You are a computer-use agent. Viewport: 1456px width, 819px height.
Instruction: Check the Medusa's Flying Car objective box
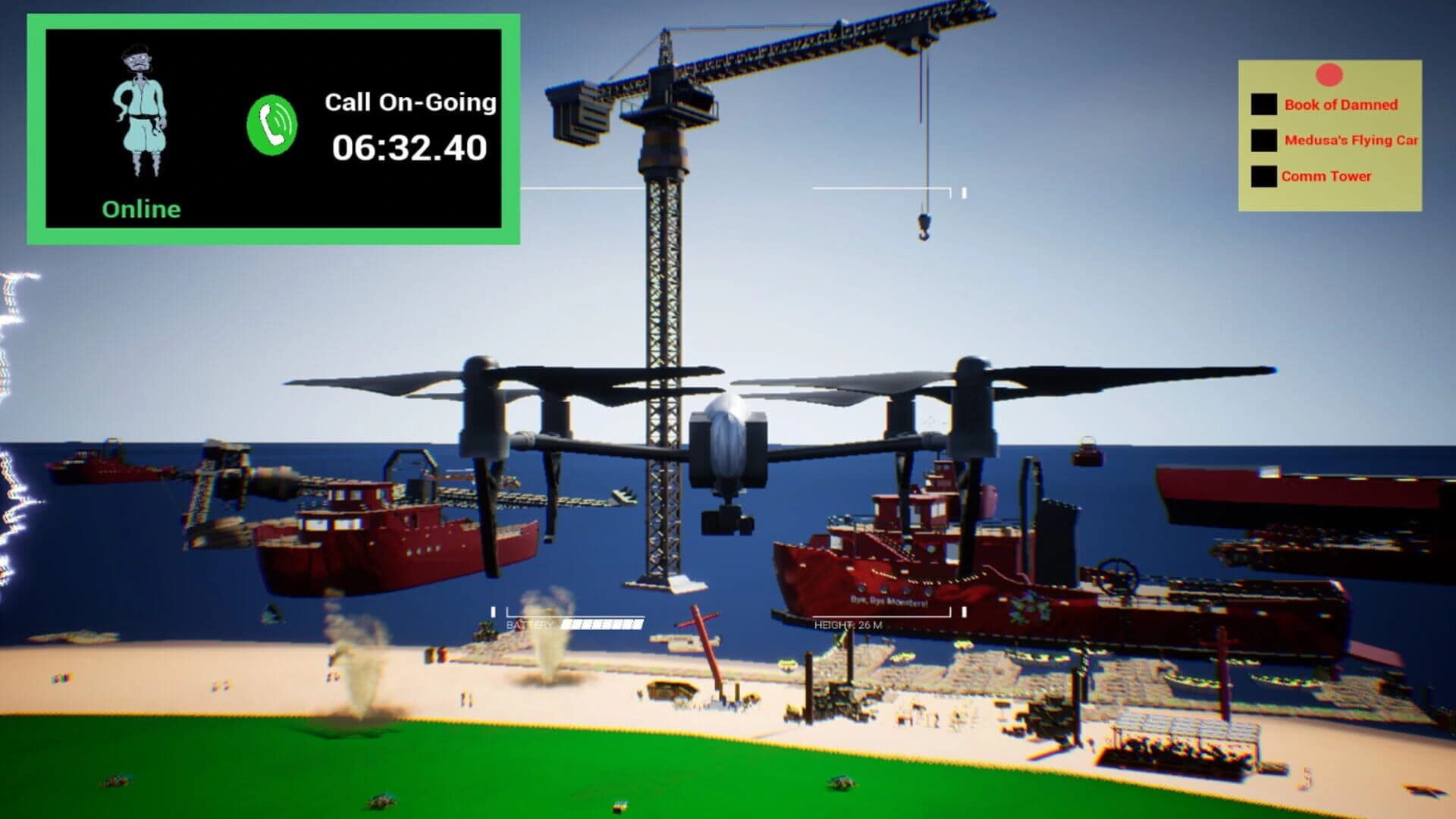point(1263,140)
